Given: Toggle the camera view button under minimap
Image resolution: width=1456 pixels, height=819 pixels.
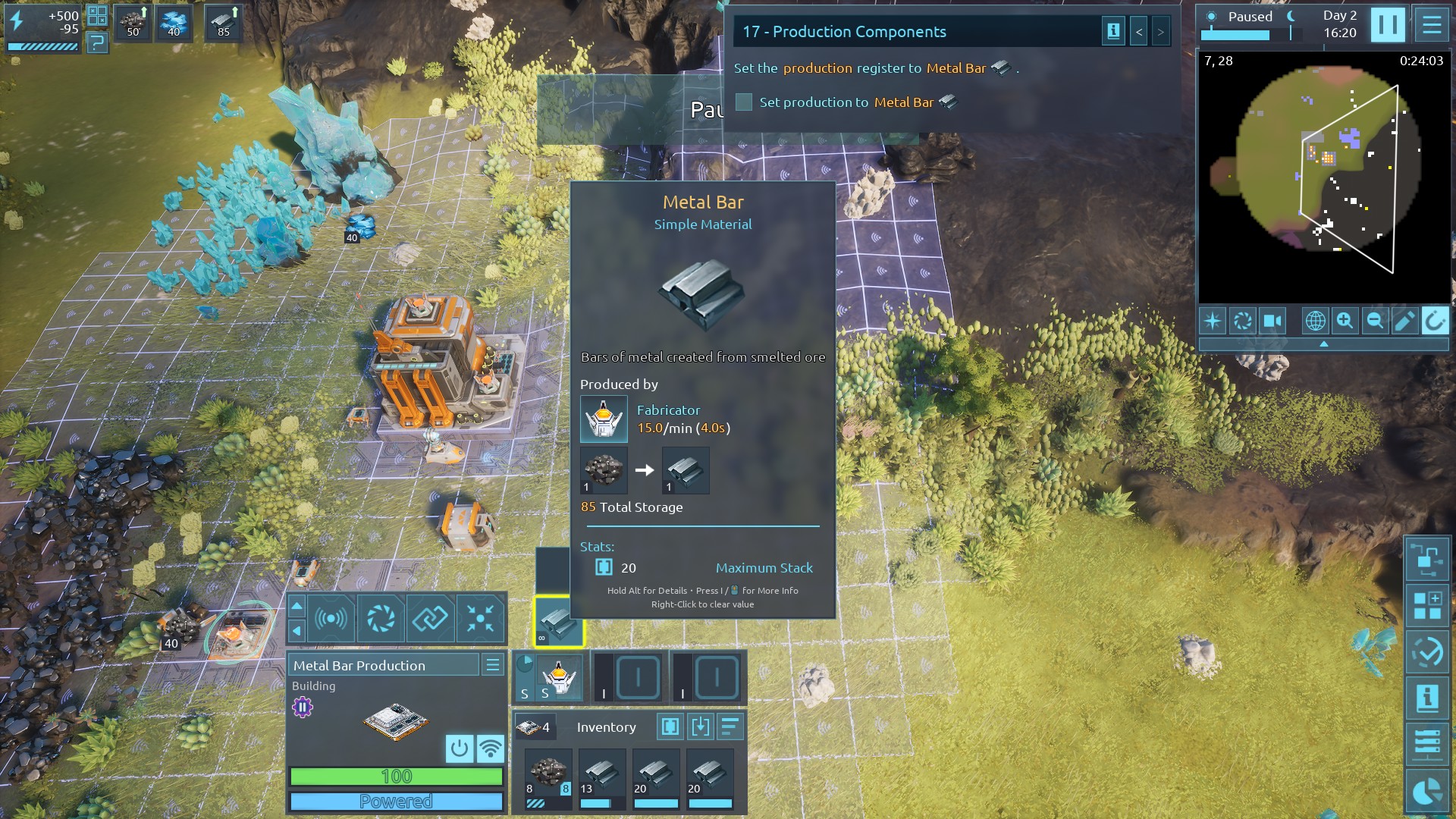Looking at the screenshot, I should click(1272, 321).
